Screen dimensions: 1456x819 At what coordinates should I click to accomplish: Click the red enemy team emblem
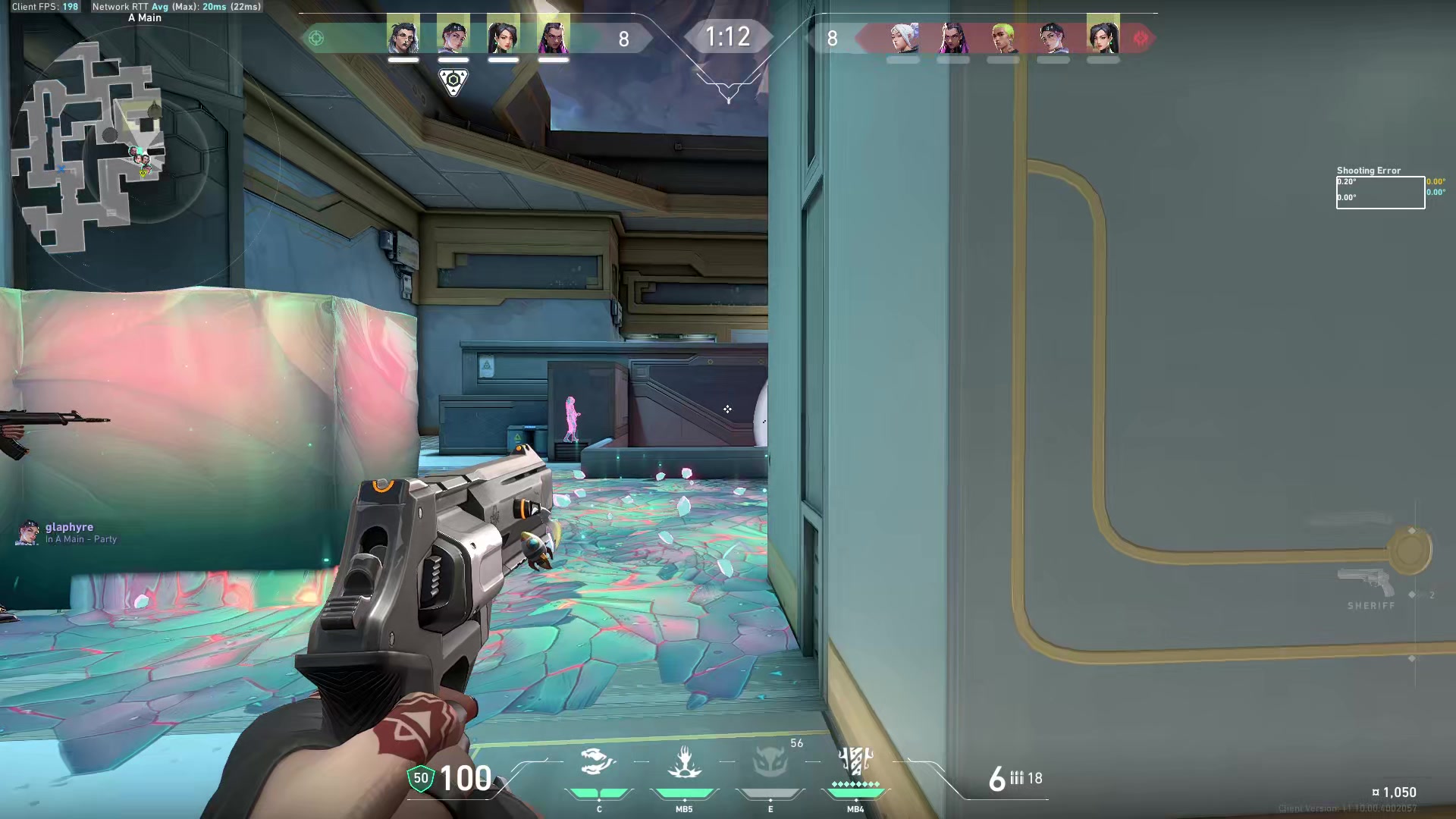coord(1141,38)
